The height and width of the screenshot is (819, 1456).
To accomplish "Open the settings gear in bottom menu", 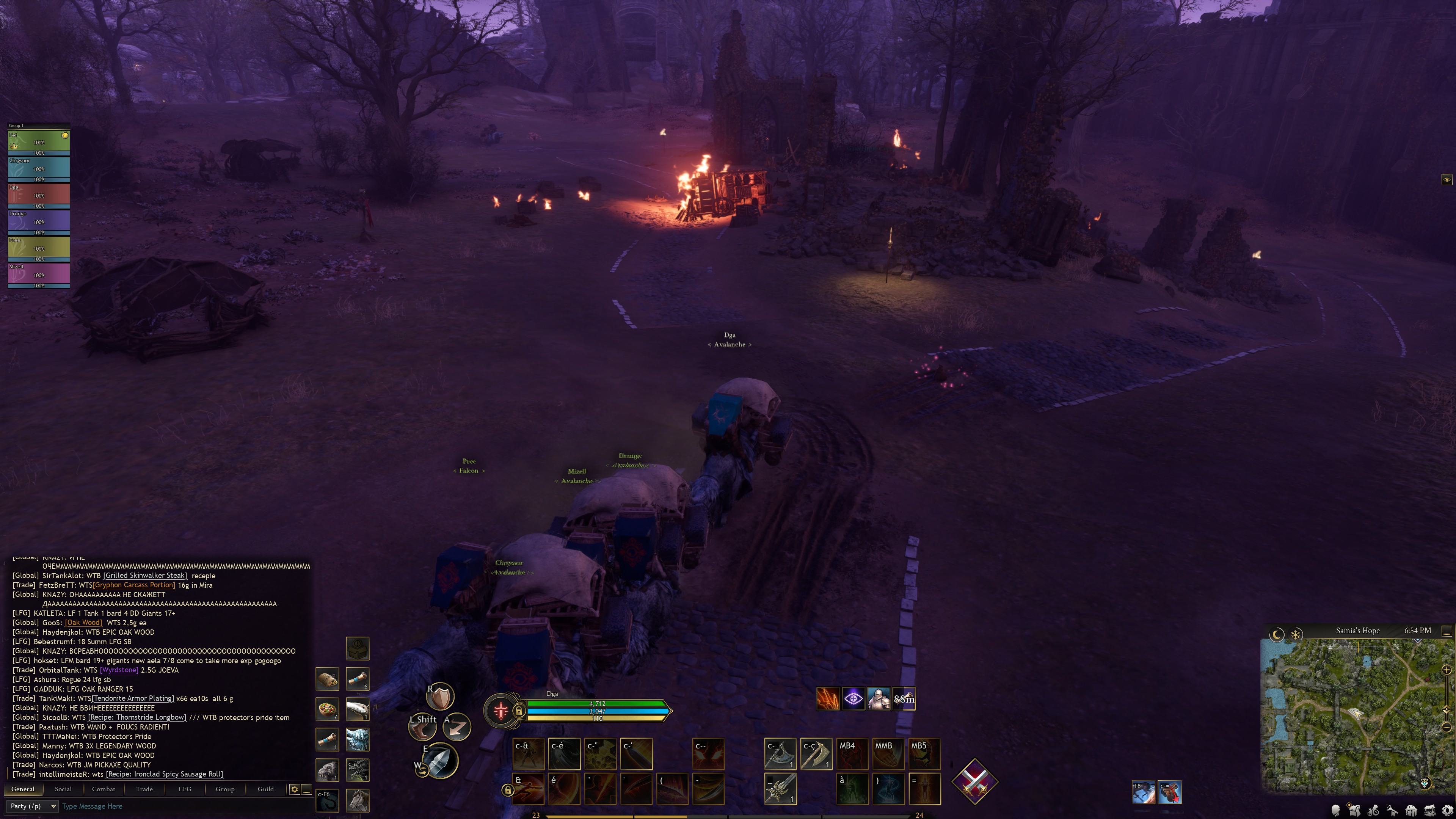I will coord(1448,811).
